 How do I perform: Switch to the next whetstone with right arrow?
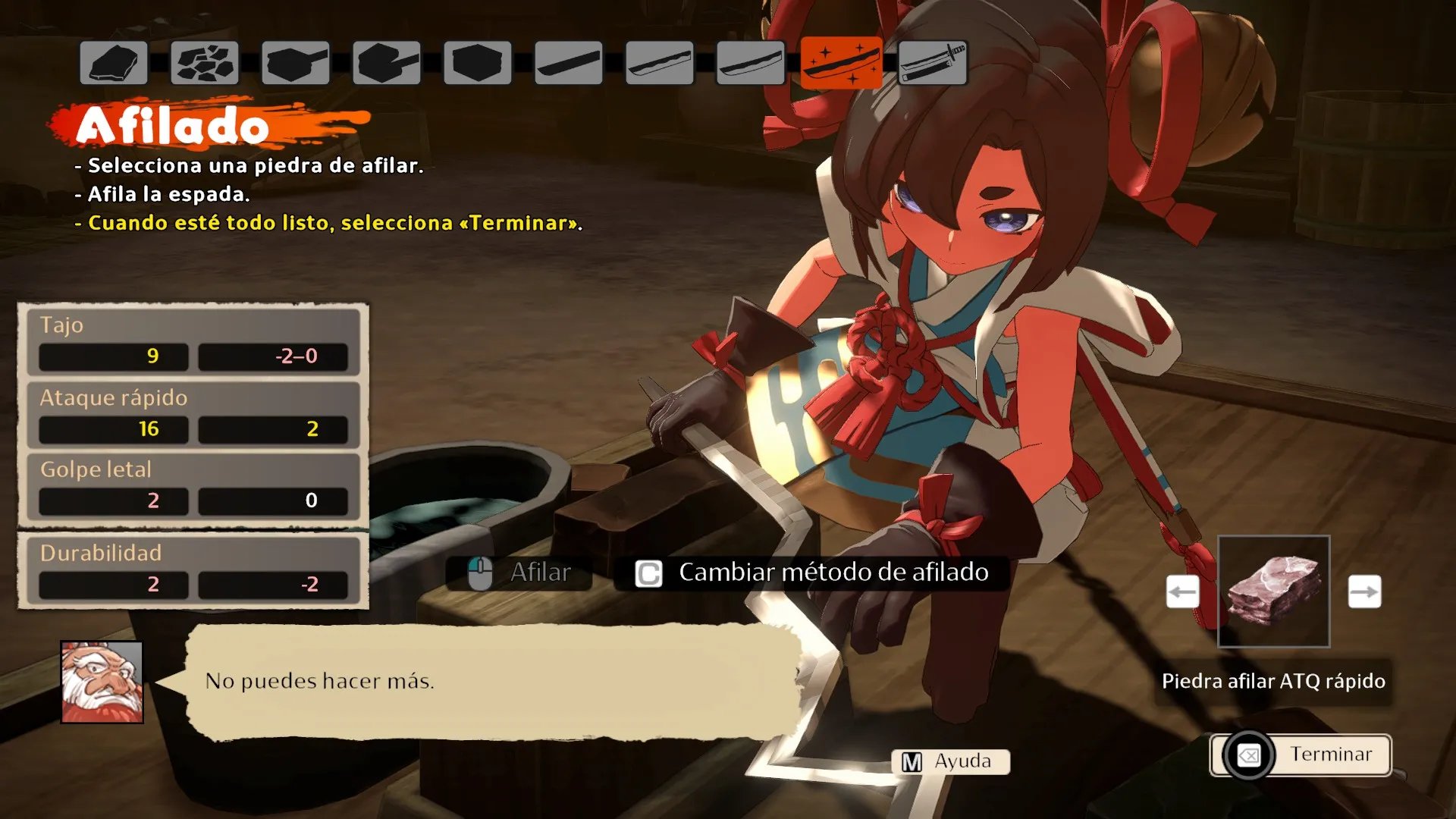tap(1364, 591)
